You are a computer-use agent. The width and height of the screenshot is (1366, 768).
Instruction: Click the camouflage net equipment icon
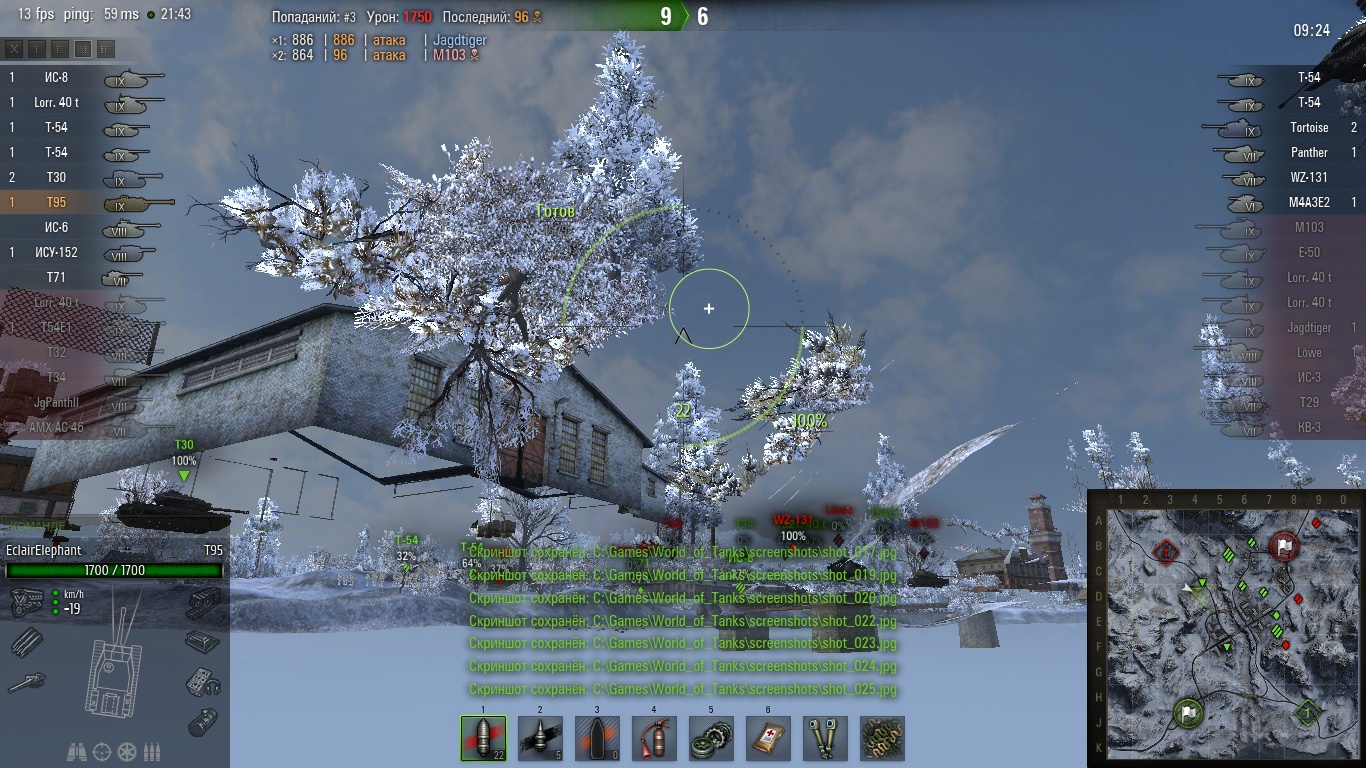click(x=882, y=738)
